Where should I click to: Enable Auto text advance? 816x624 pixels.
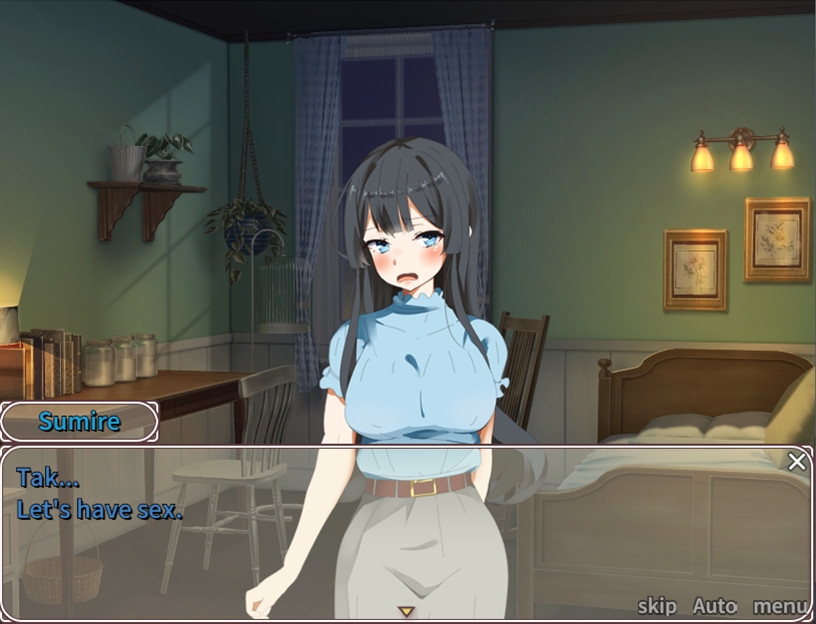click(714, 606)
